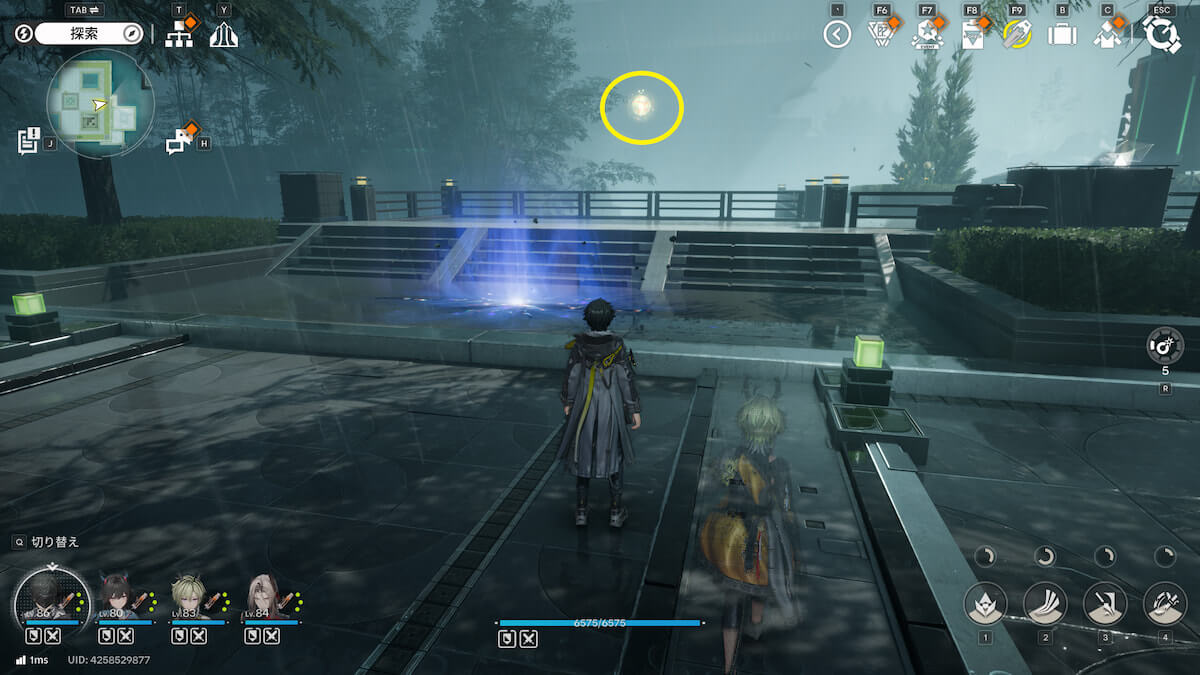Image resolution: width=1200 pixels, height=675 pixels.
Task: Select the active Lv.86 operator portrait
Action: click(46, 598)
